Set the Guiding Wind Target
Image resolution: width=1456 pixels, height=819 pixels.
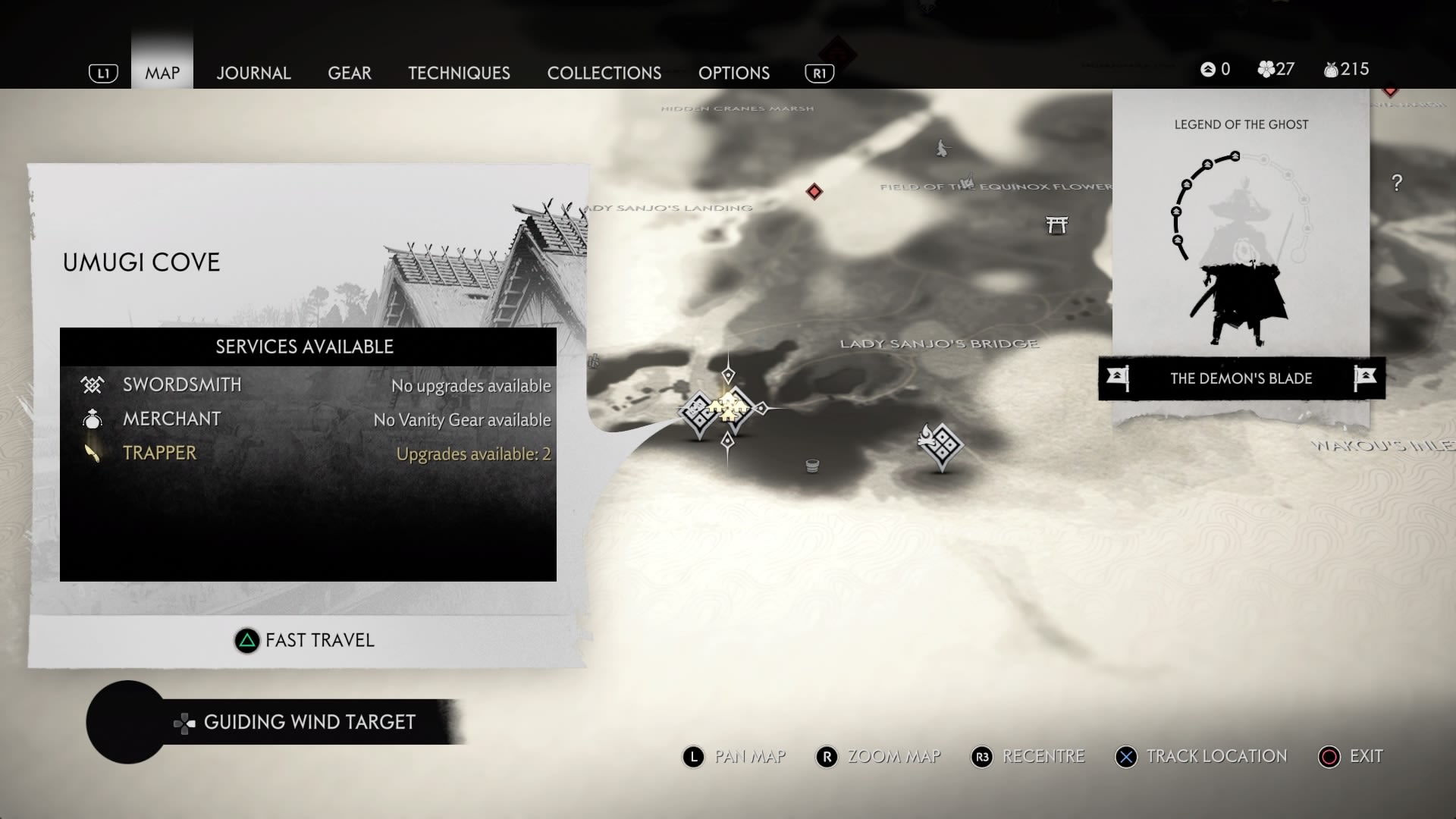pos(296,722)
